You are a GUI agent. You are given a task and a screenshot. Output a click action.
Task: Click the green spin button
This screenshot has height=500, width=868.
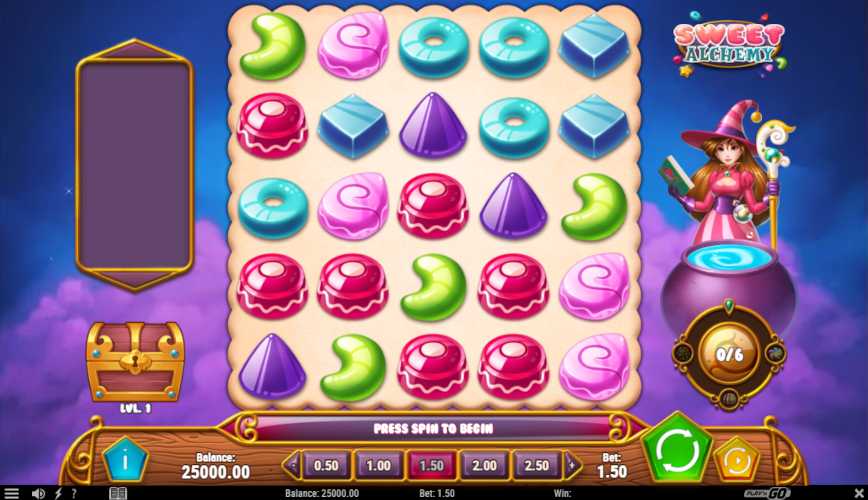(676, 451)
